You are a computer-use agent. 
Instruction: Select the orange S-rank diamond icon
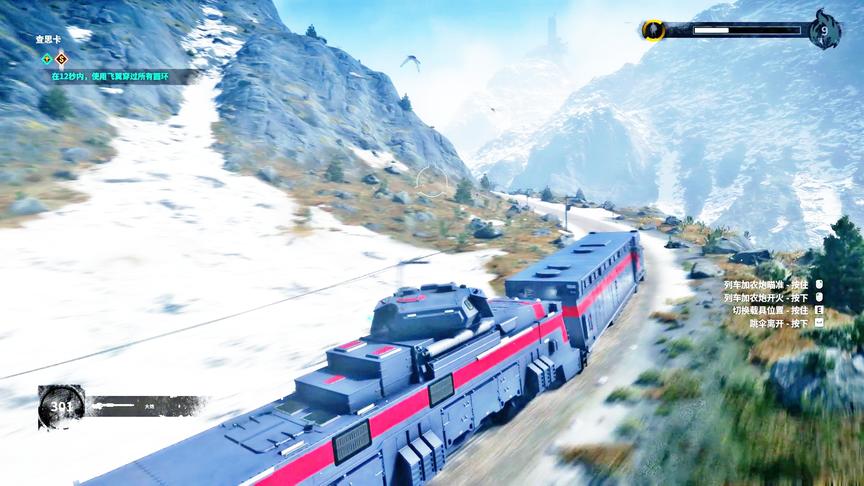click(61, 58)
